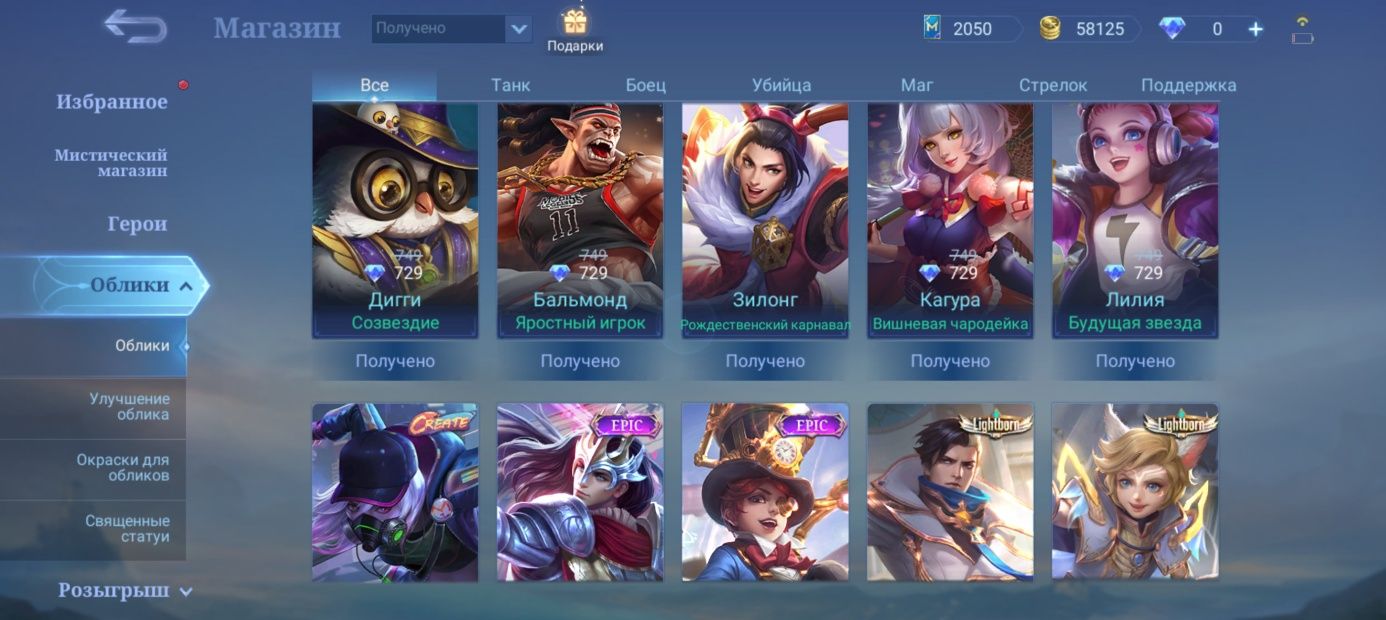Go to the Герои section
1386x620 pixels.
tap(137, 224)
